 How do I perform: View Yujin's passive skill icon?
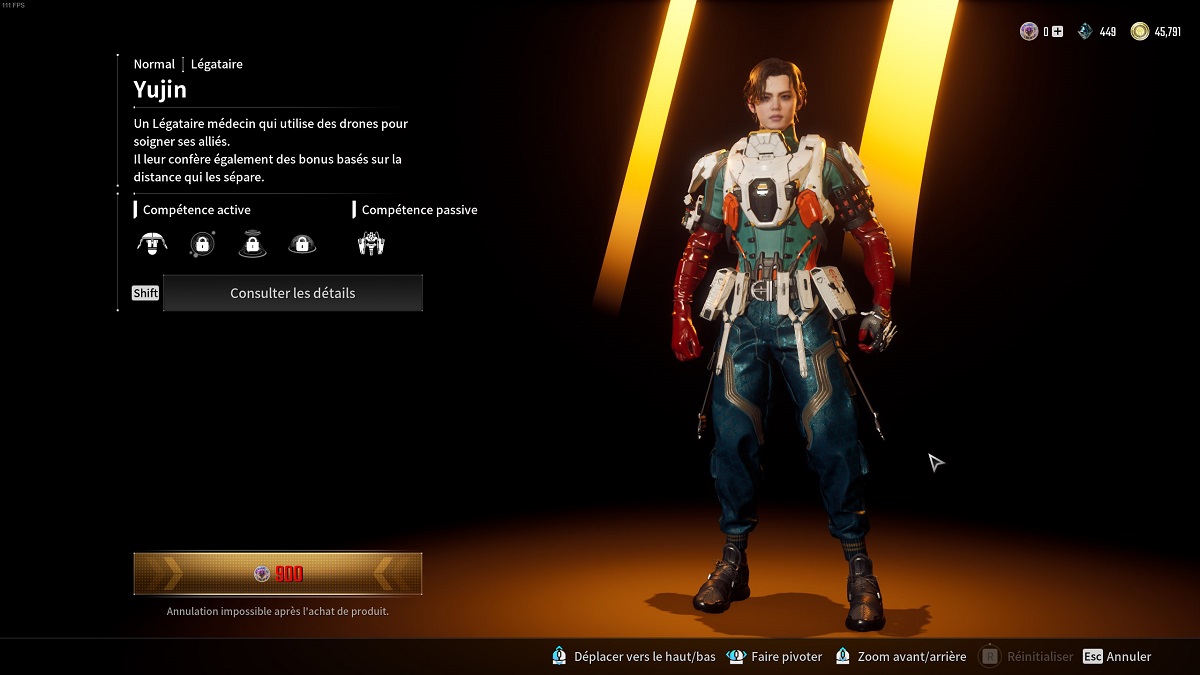[371, 243]
